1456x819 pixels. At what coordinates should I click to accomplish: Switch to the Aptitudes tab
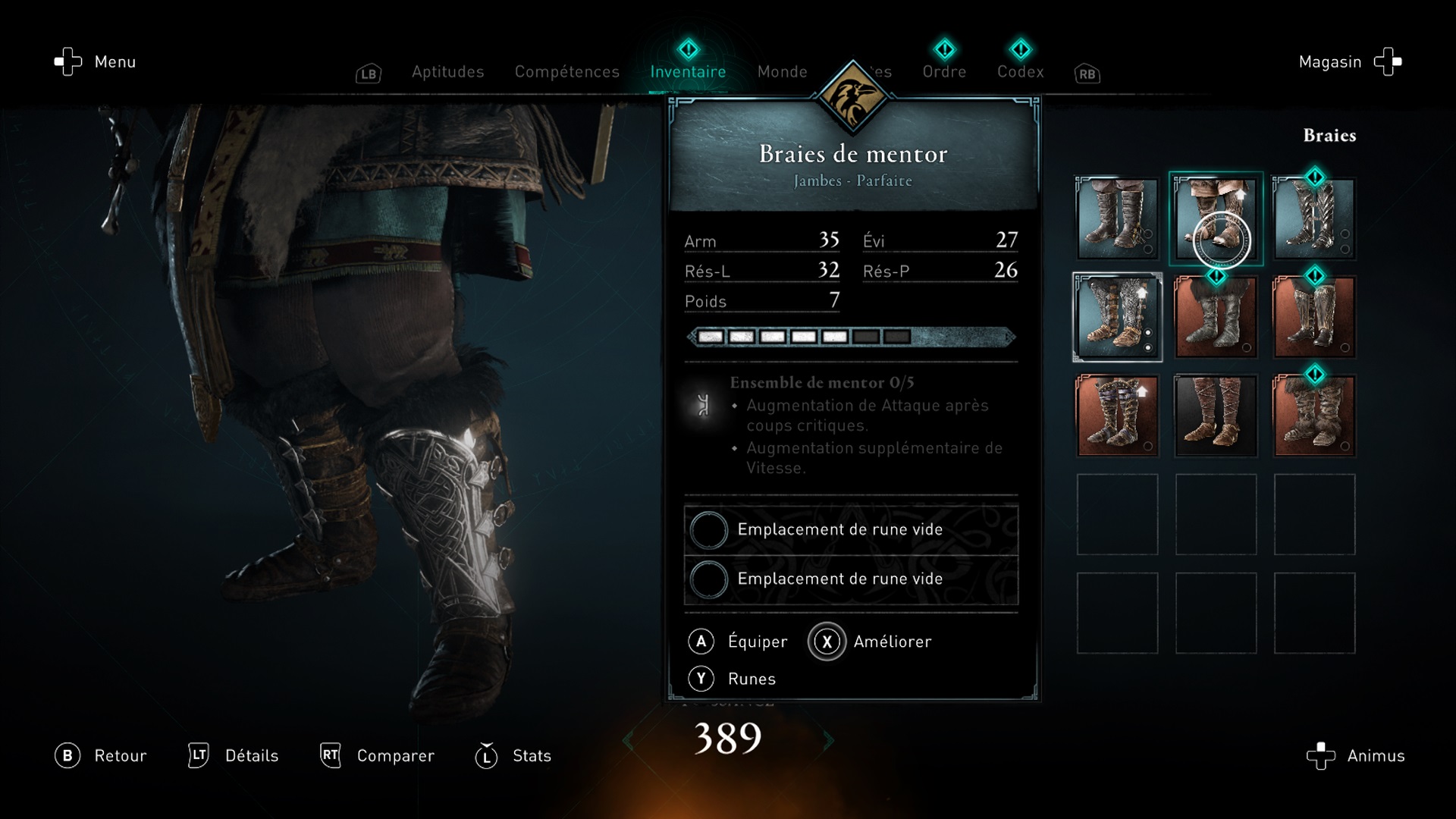(x=447, y=72)
